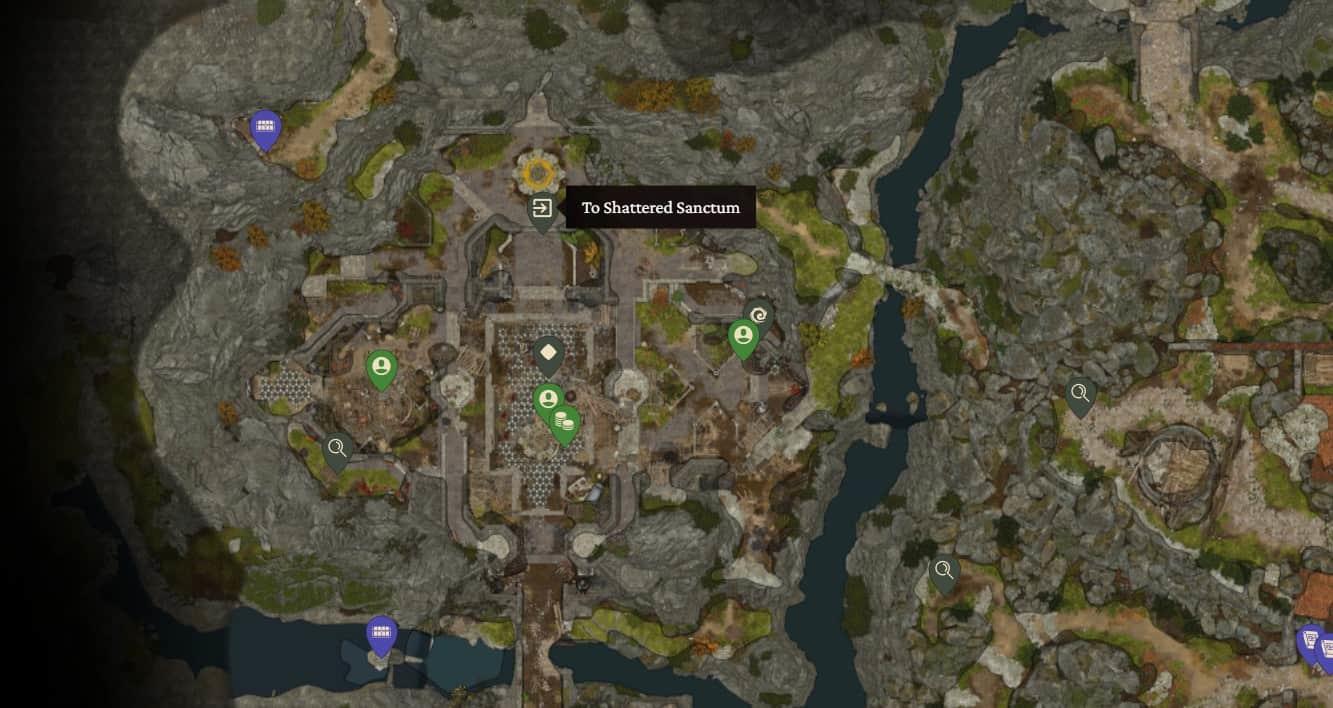Open the purple marker on the lake shore

coord(381,632)
